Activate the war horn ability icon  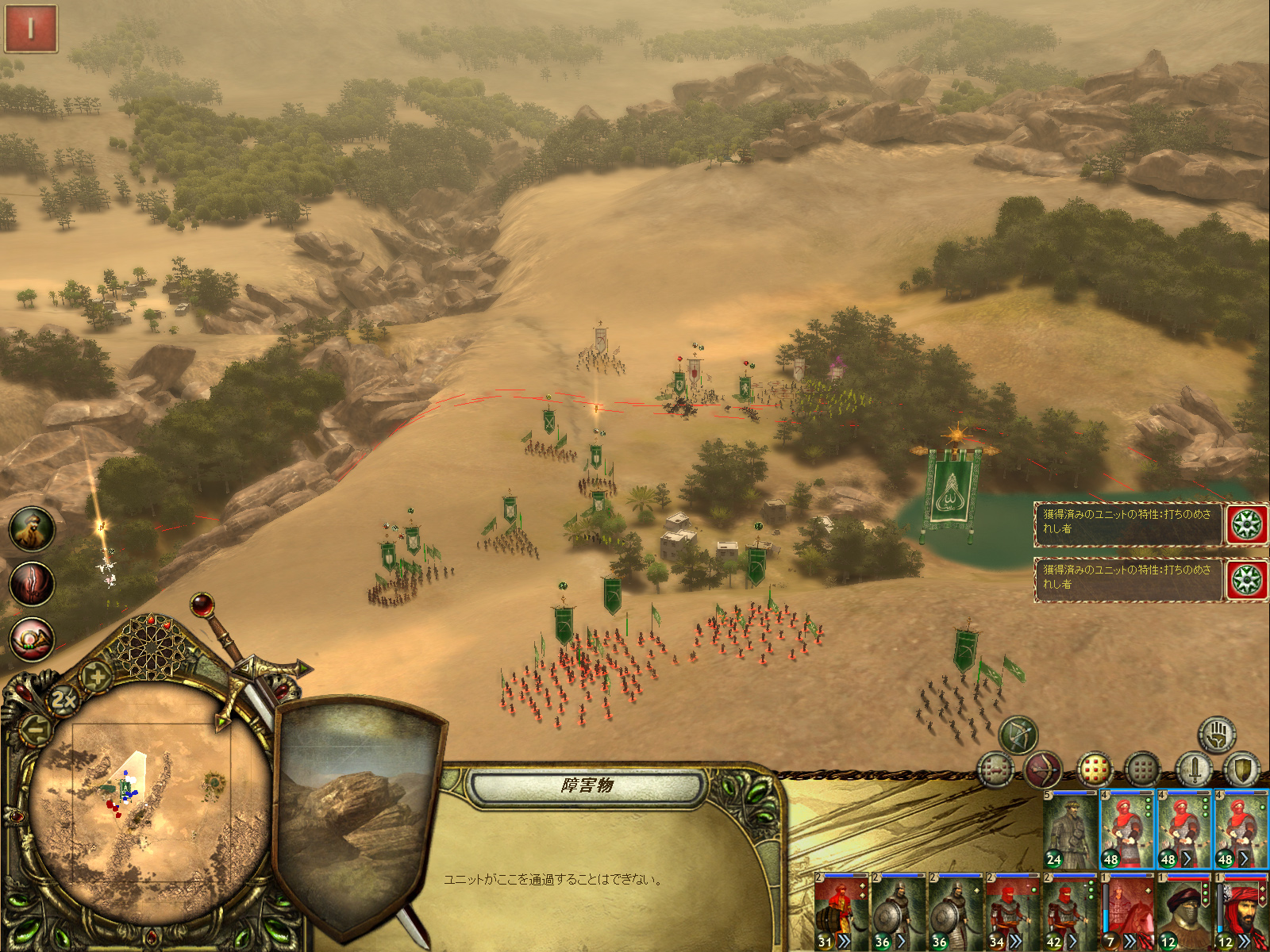click(x=32, y=639)
